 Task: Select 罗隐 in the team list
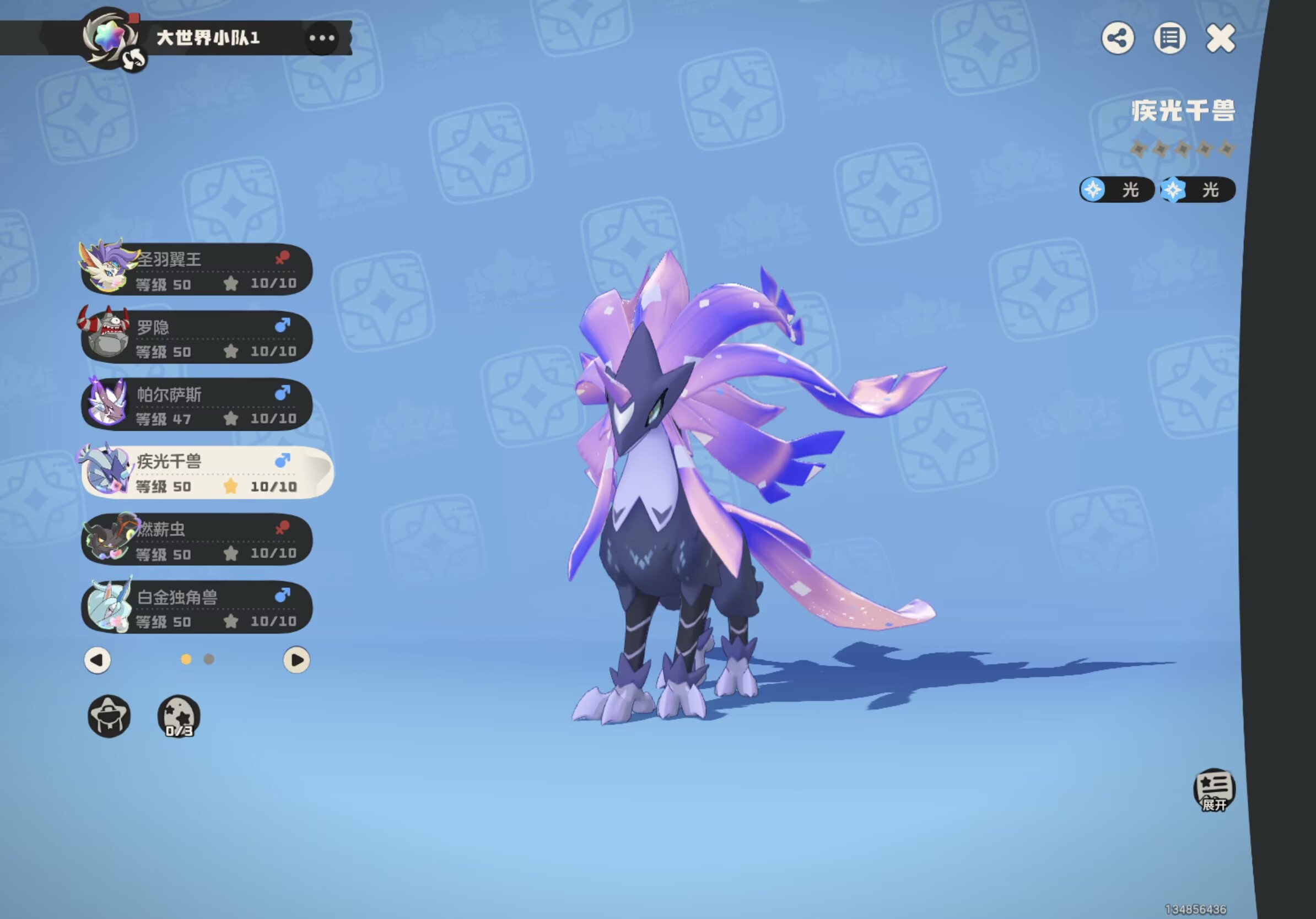tap(197, 338)
